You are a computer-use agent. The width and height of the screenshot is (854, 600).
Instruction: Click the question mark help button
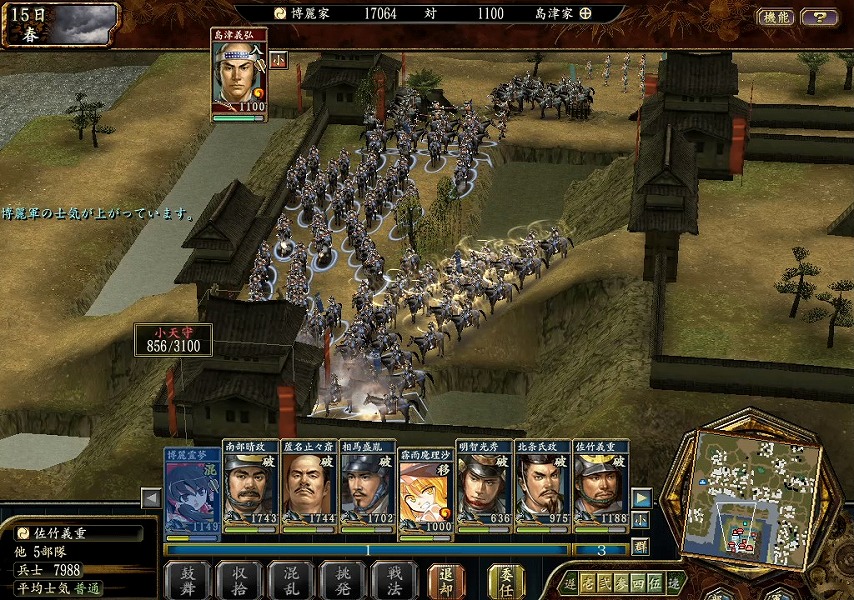tap(820, 17)
